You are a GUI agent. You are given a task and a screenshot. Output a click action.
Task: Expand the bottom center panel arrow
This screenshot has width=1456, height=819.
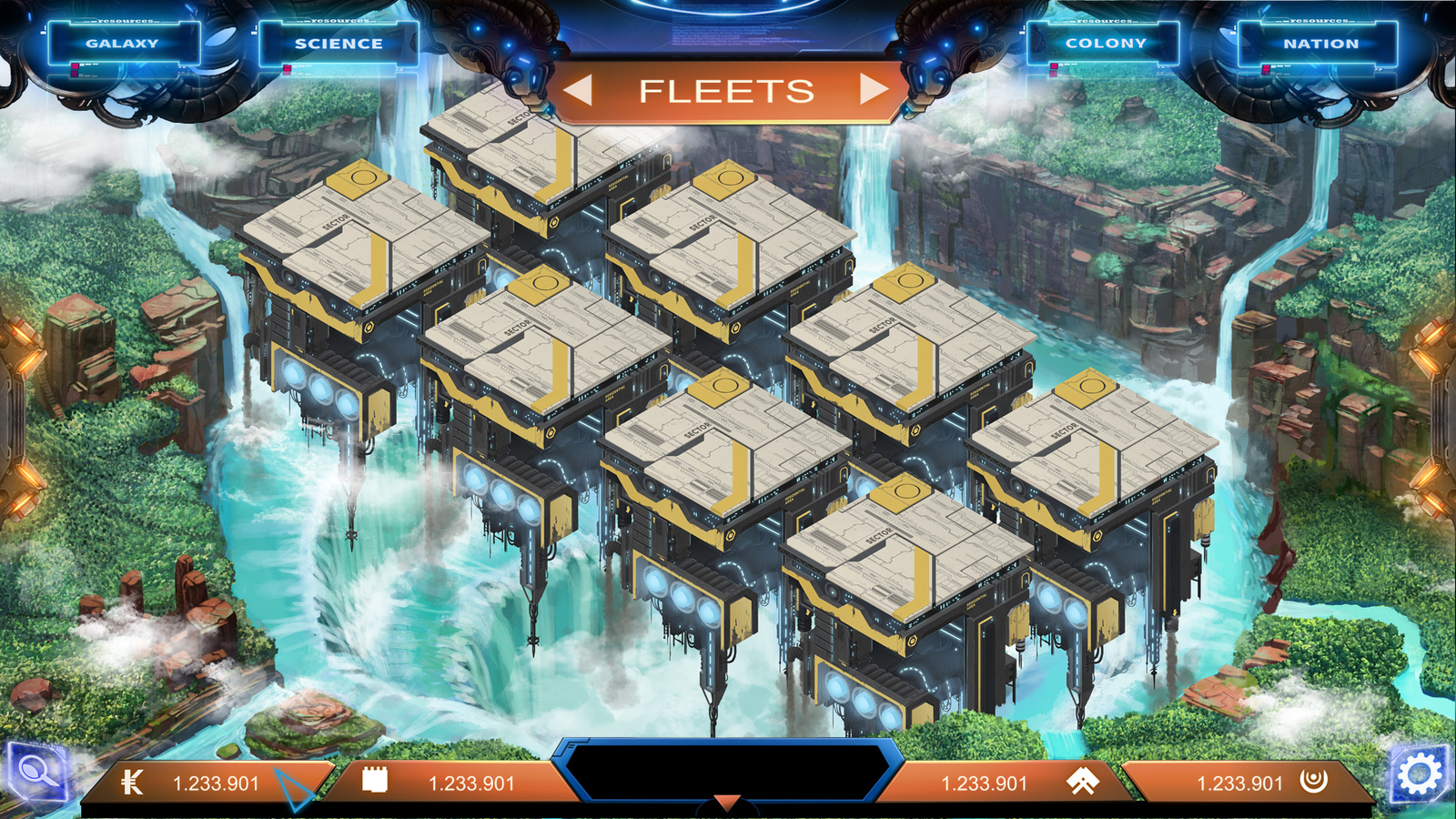click(726, 803)
